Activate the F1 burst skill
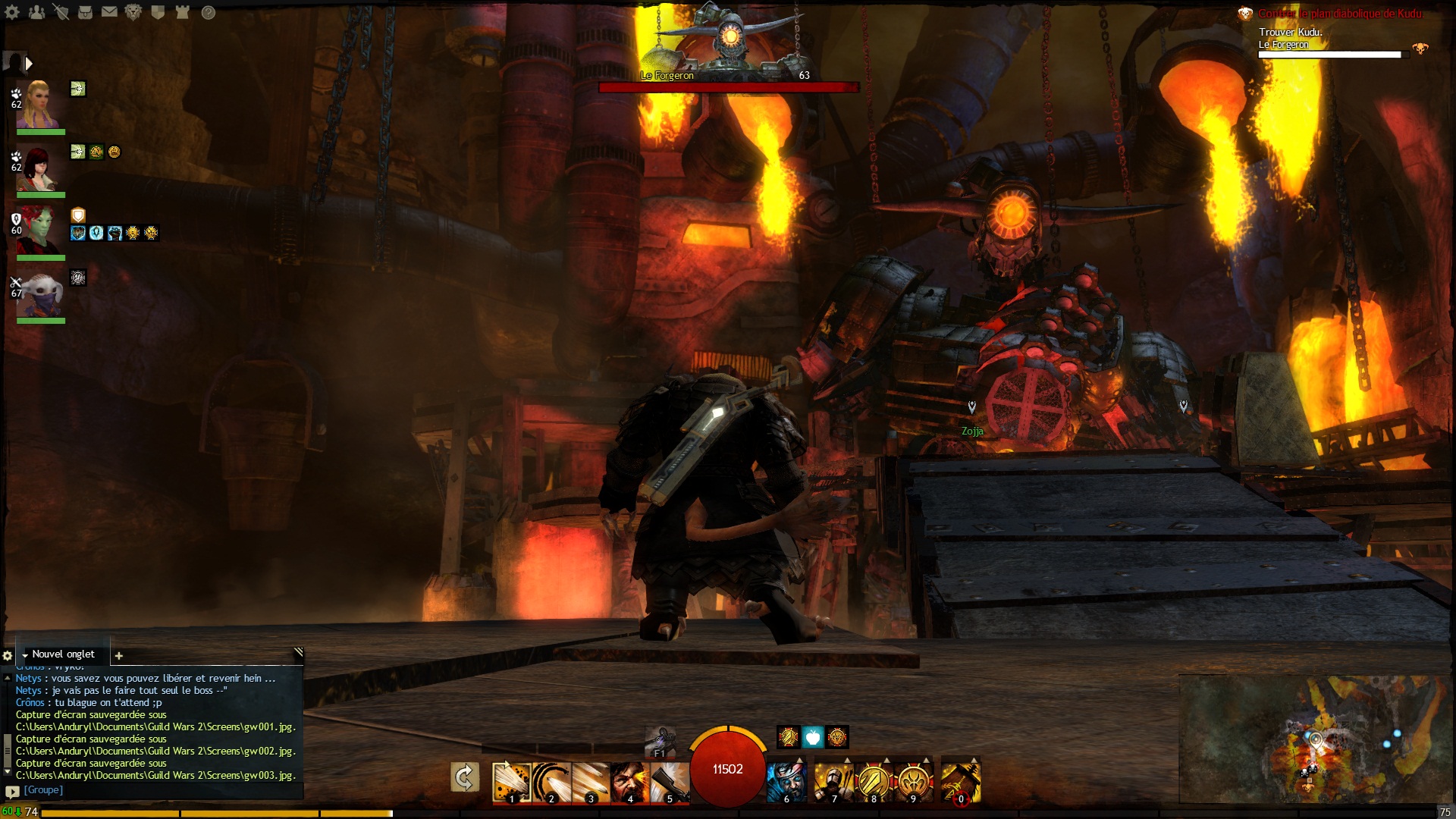1456x819 pixels. pos(660,741)
